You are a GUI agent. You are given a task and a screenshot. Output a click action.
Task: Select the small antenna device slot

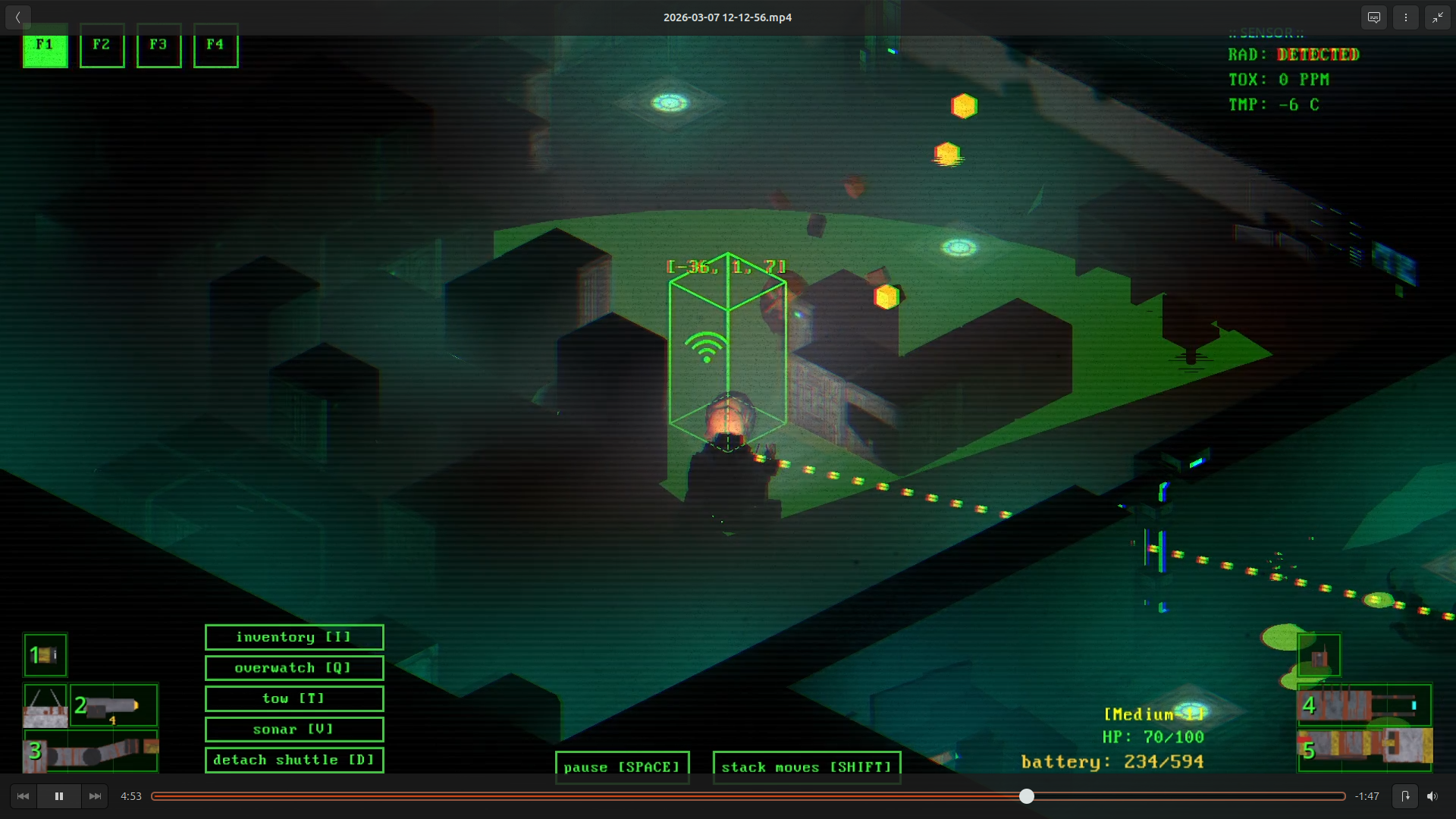click(1319, 655)
